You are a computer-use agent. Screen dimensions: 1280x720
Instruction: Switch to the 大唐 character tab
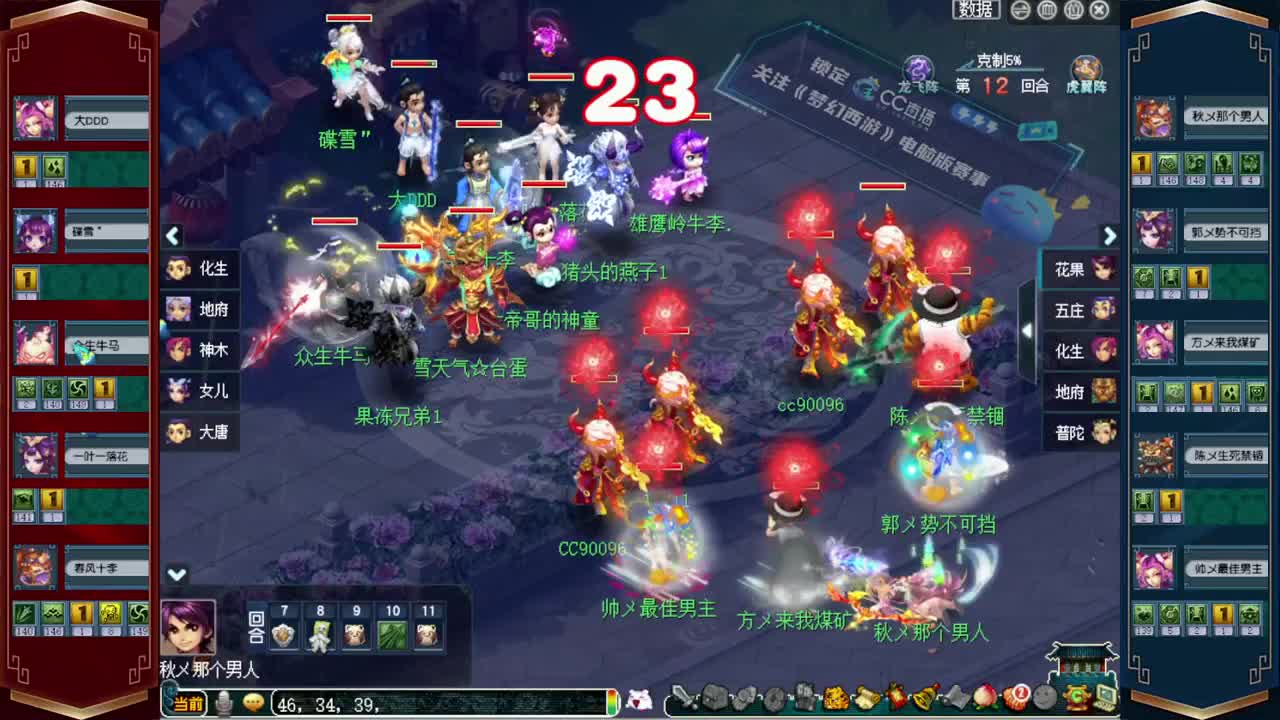[200, 431]
